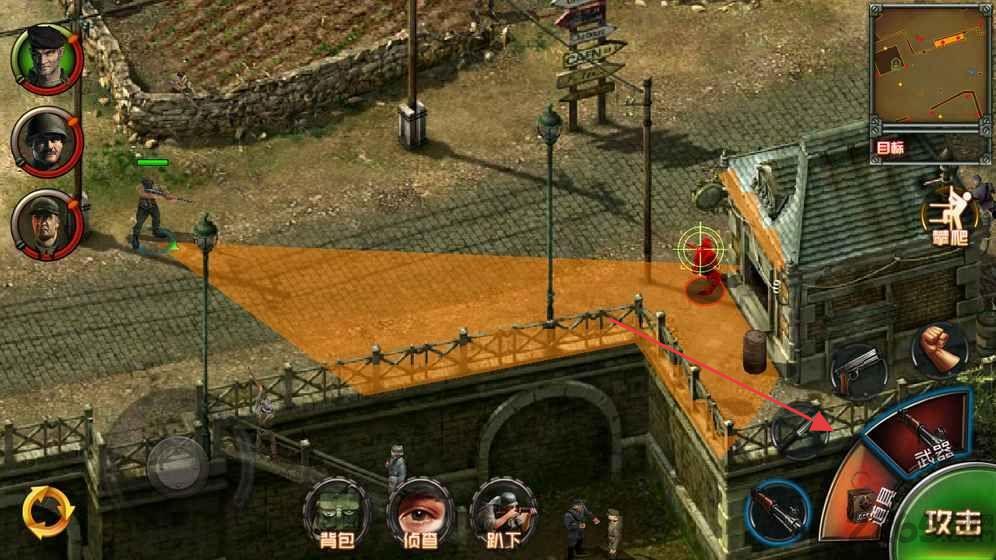Open the 道具 items wheel segment
The width and height of the screenshot is (996, 560).
coord(858,502)
